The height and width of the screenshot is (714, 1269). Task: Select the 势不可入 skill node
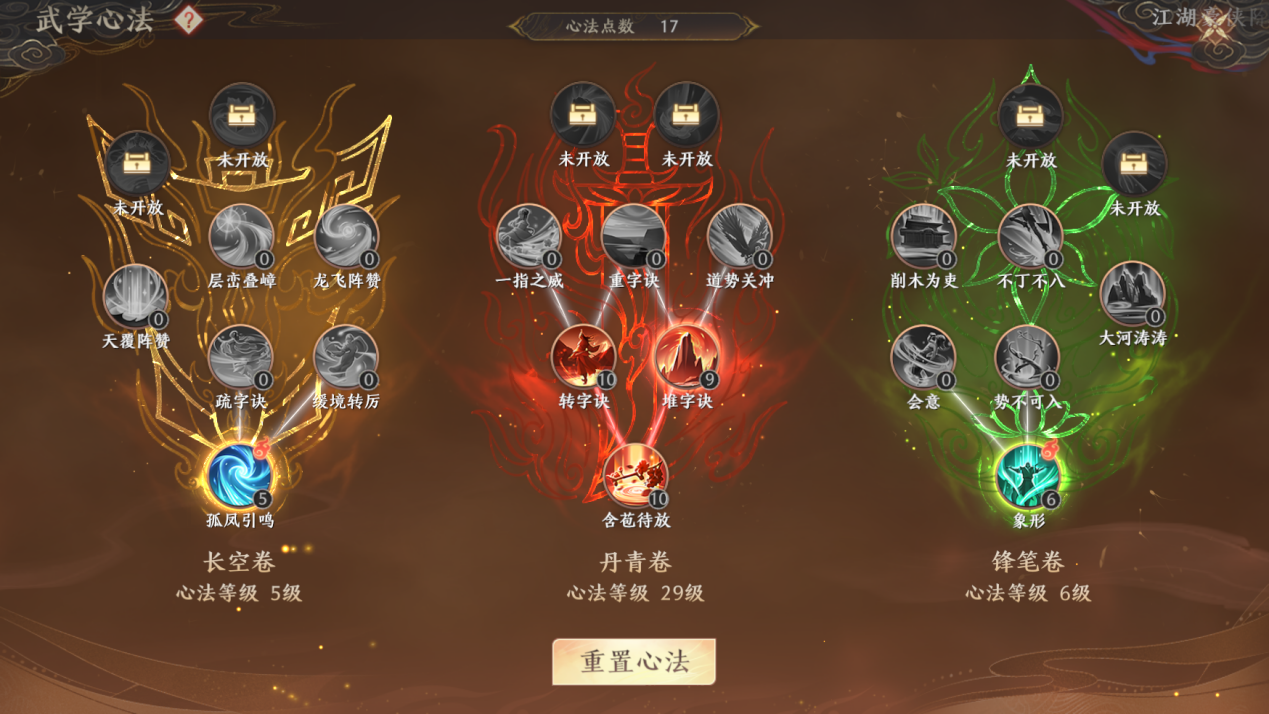(1027, 357)
